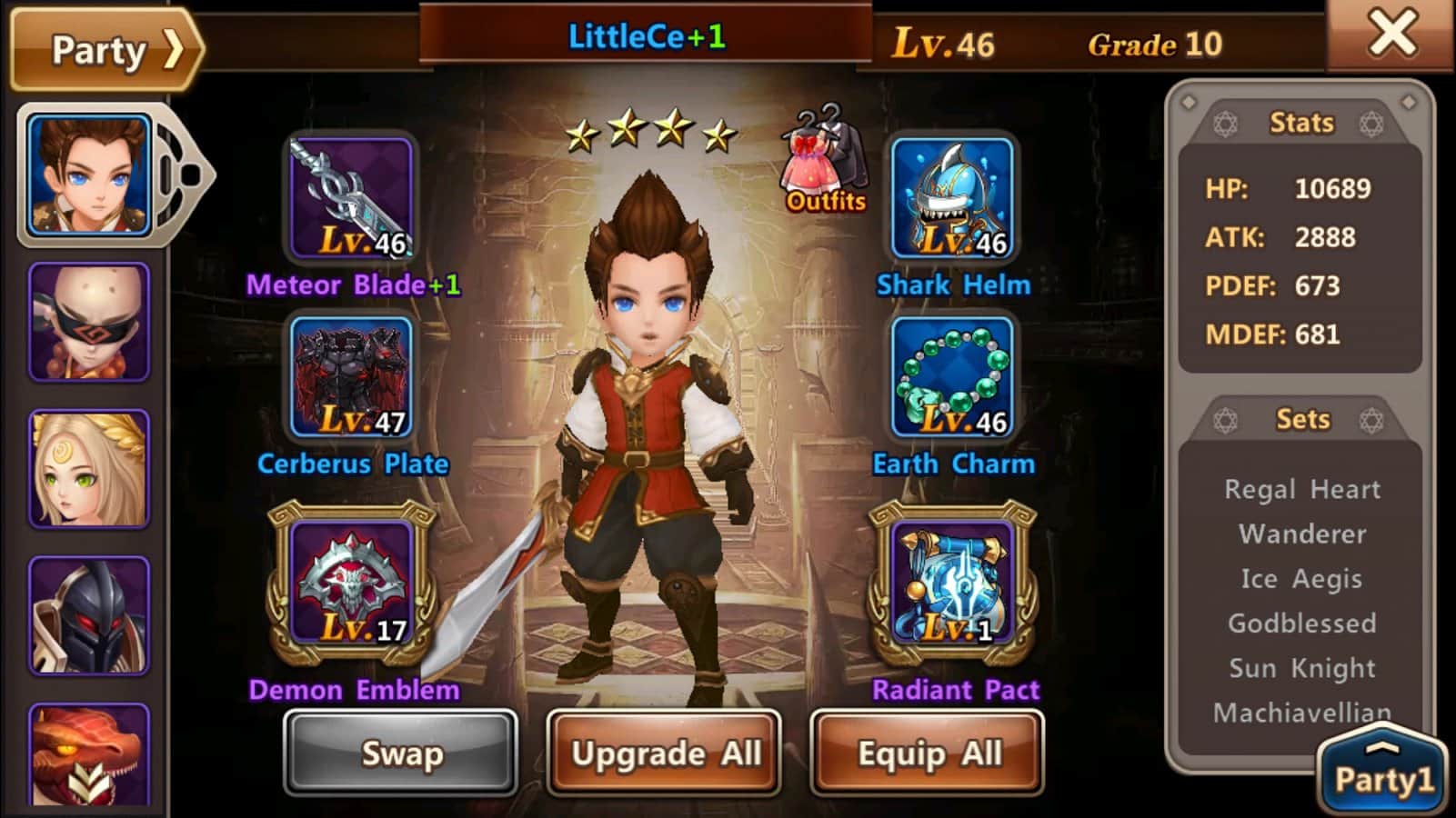Expand the Party1 selector
The width and height of the screenshot is (1456, 818).
coord(1382,773)
